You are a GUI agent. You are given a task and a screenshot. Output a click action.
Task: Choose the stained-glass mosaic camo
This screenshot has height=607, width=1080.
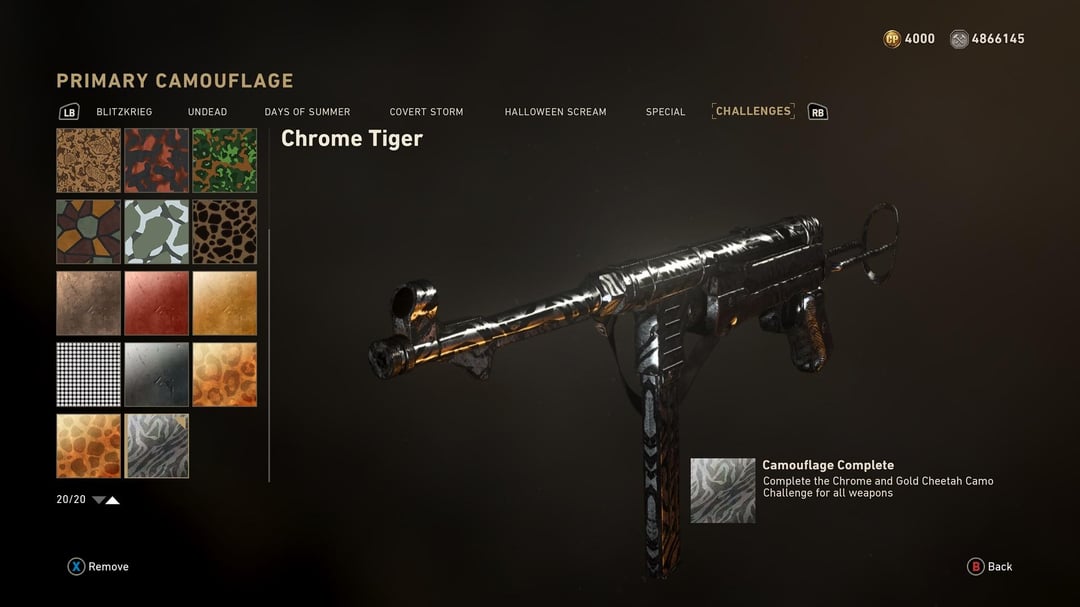(x=88, y=231)
